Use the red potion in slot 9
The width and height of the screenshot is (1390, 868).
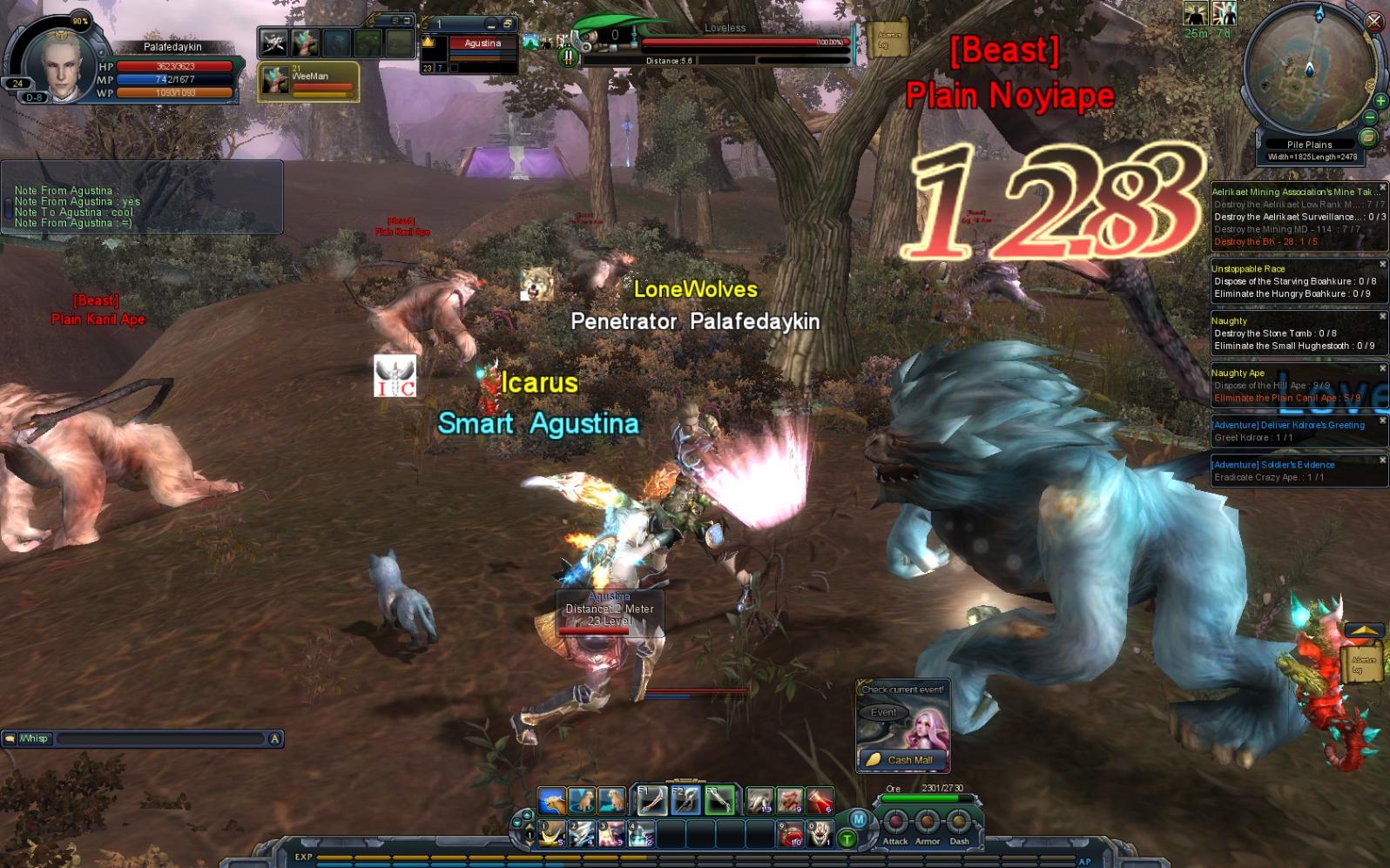[791, 835]
